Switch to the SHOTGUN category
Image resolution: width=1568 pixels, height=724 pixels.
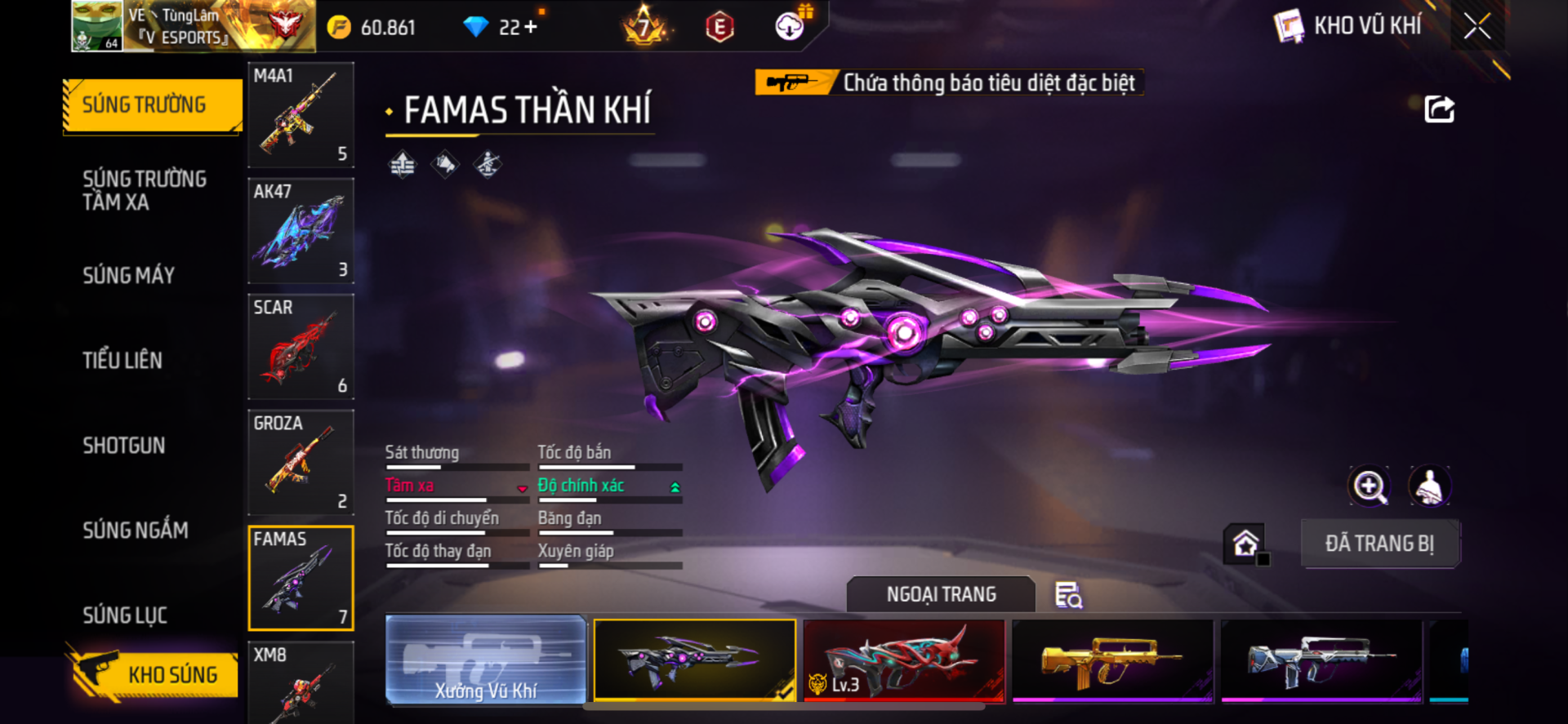124,445
